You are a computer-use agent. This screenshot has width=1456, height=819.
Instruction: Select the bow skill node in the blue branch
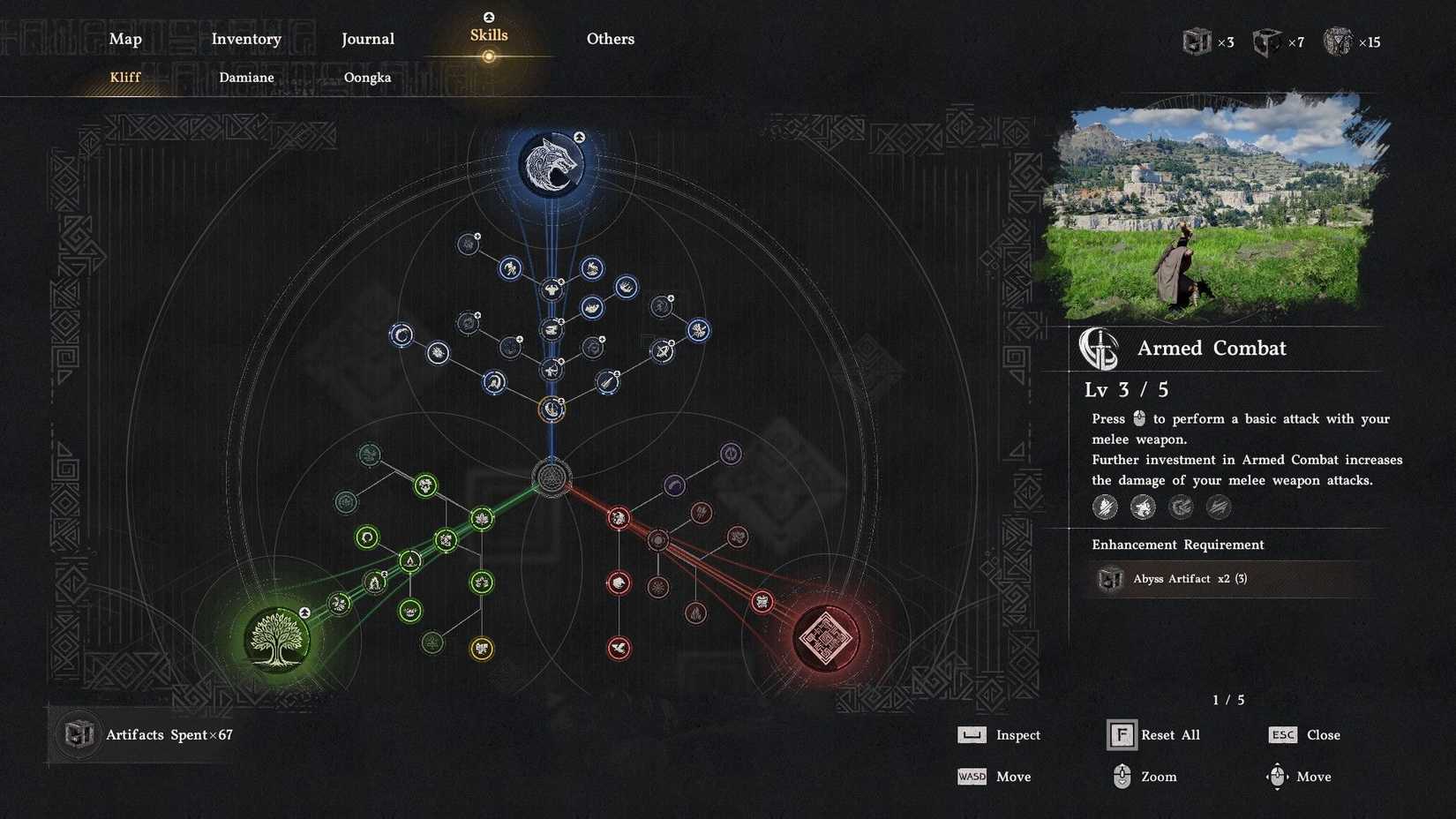(x=552, y=368)
